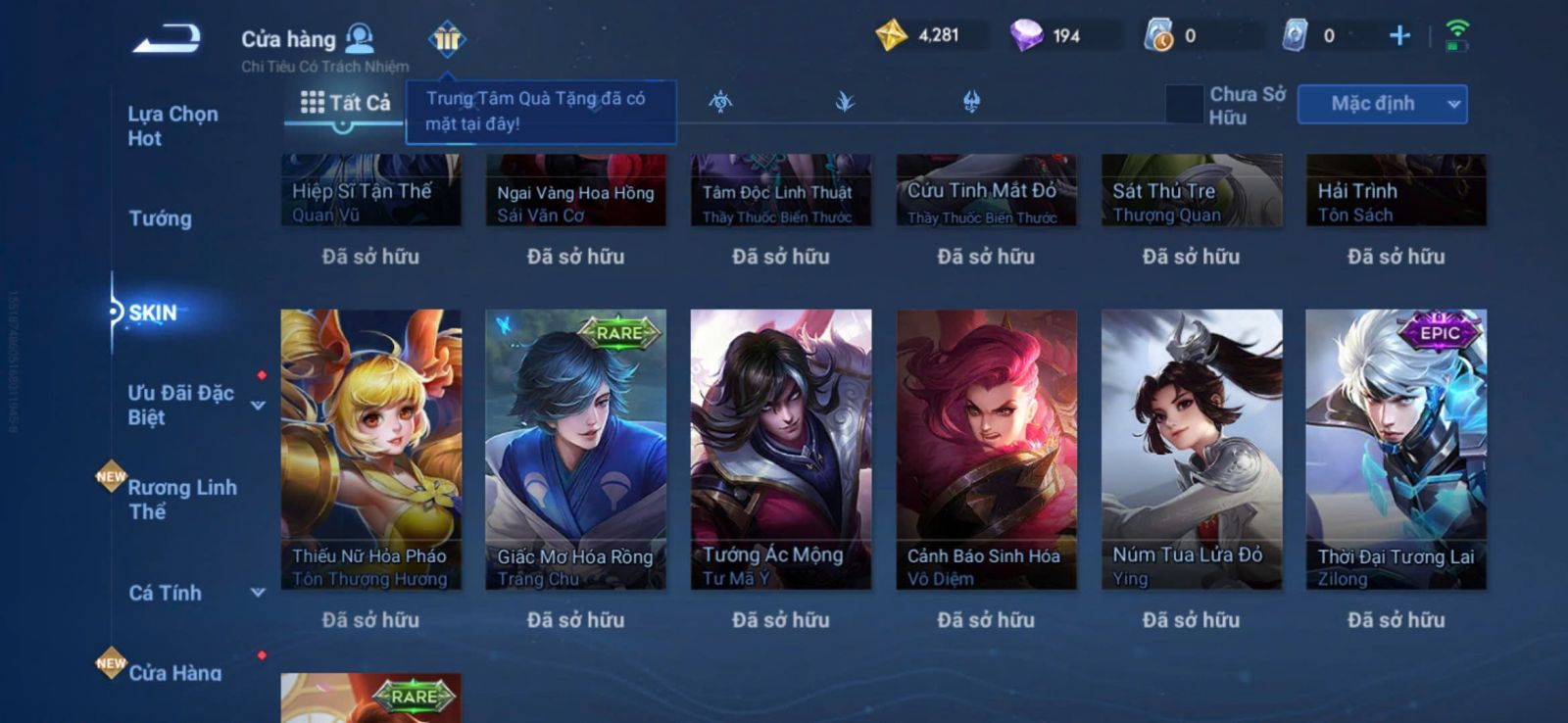
Task: Go back using the return arrow
Action: [x=168, y=39]
